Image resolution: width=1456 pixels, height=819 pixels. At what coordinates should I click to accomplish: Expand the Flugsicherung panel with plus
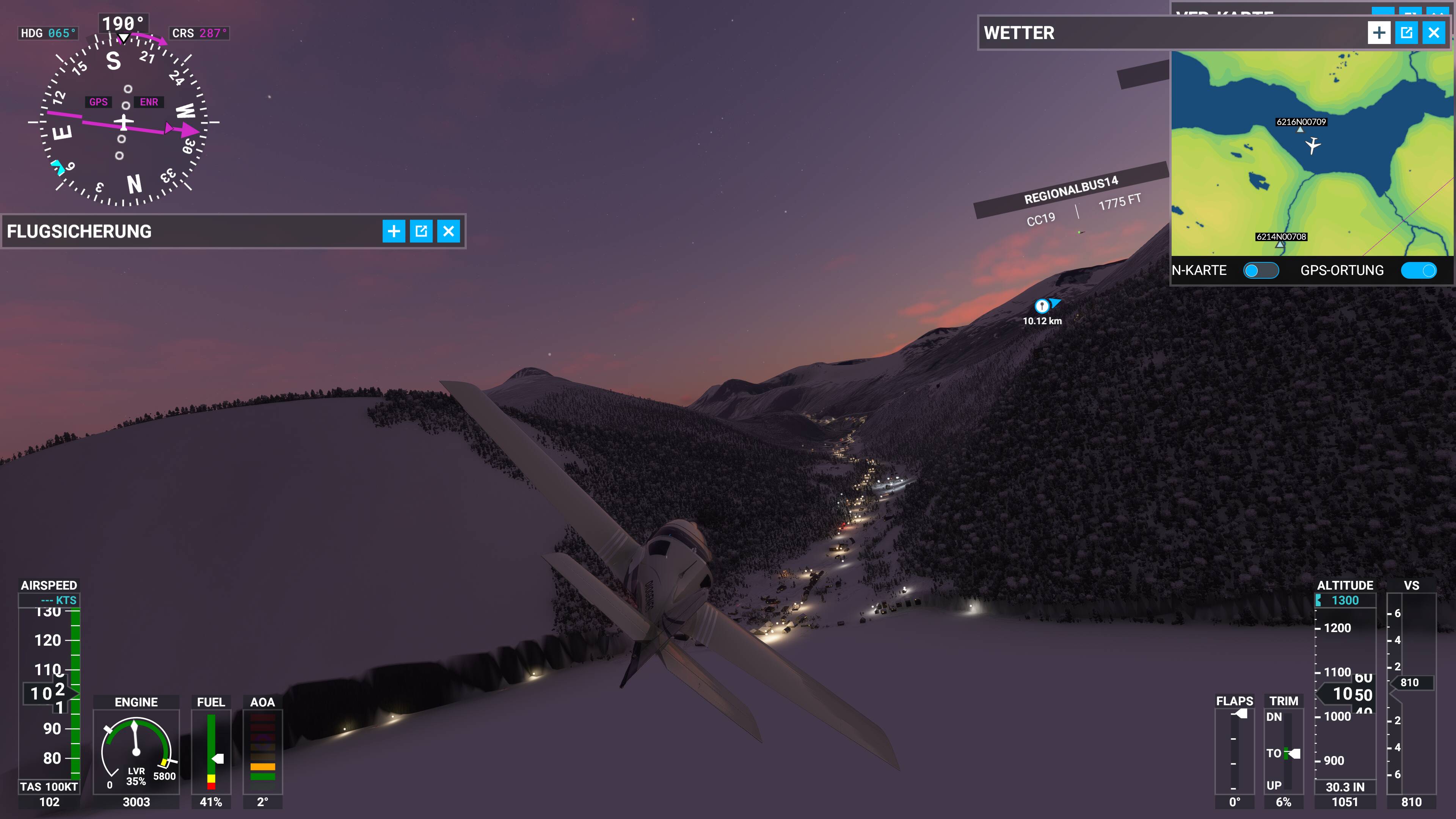point(394,231)
